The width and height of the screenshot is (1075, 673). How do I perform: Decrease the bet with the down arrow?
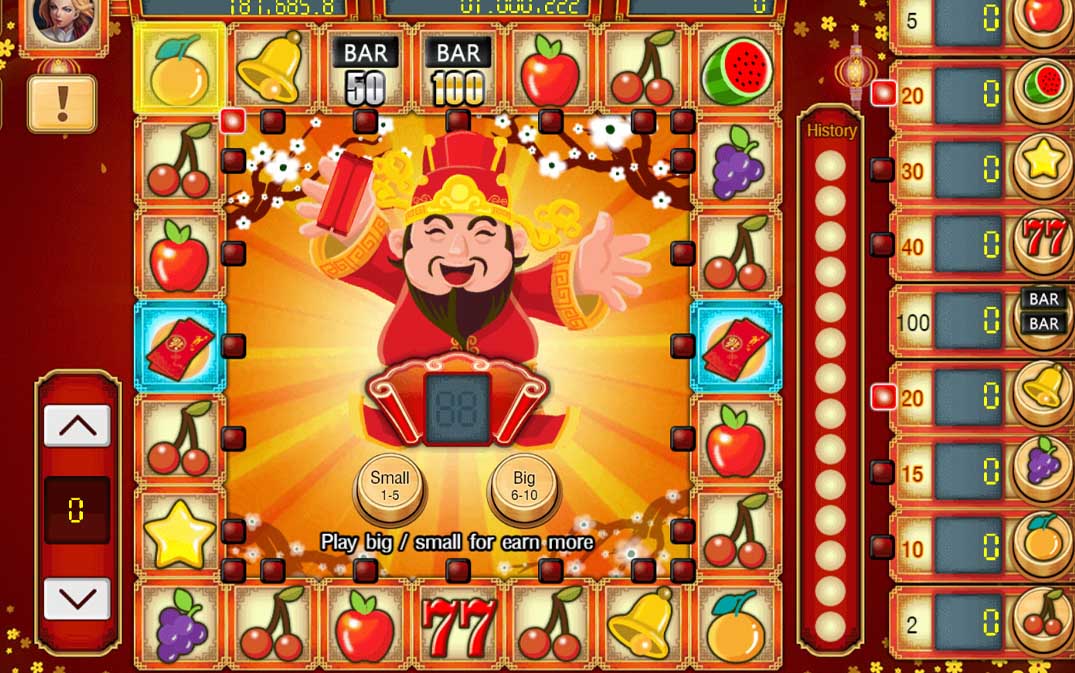pyautogui.click(x=77, y=598)
